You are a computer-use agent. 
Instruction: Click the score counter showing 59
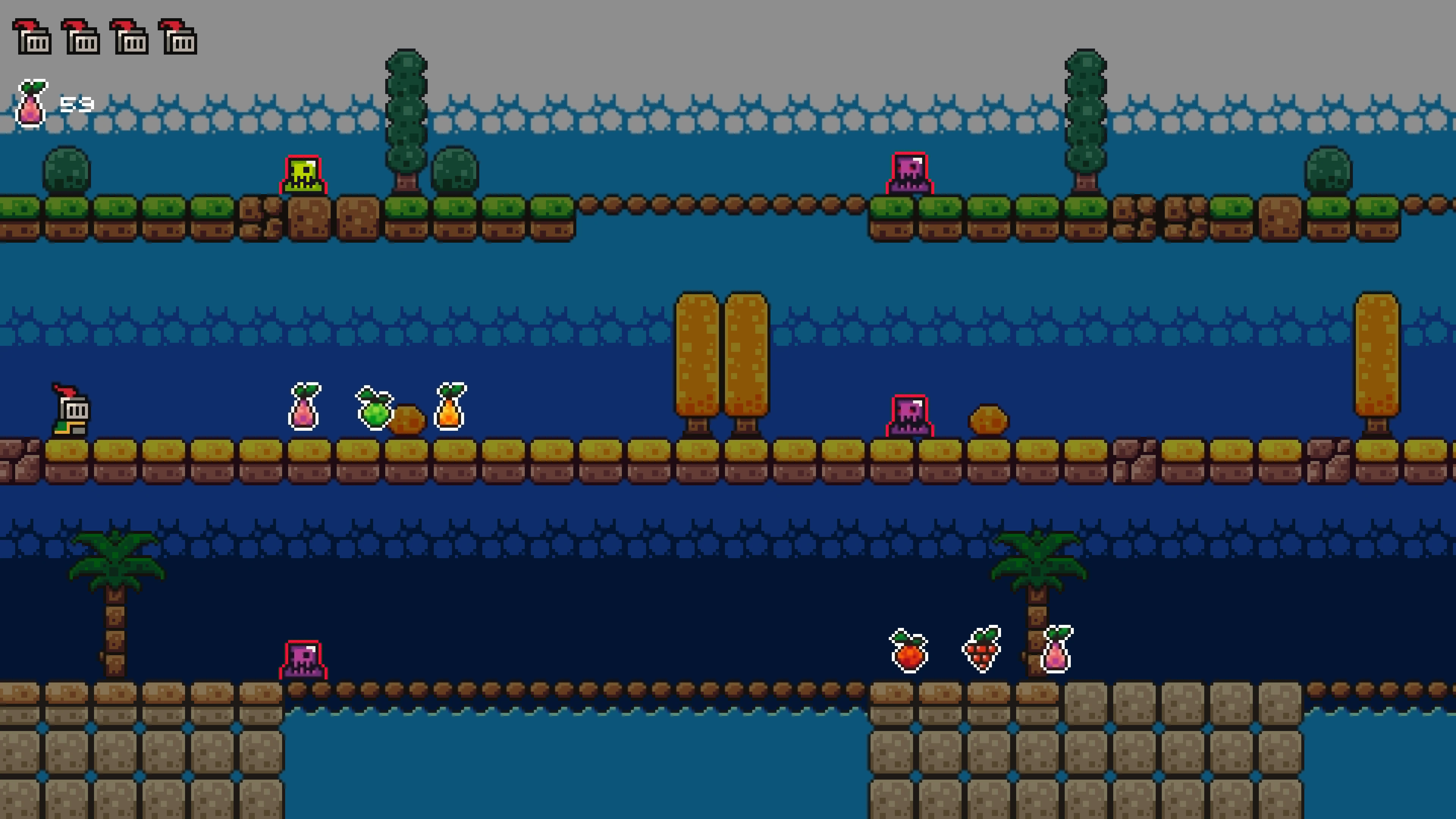78,105
